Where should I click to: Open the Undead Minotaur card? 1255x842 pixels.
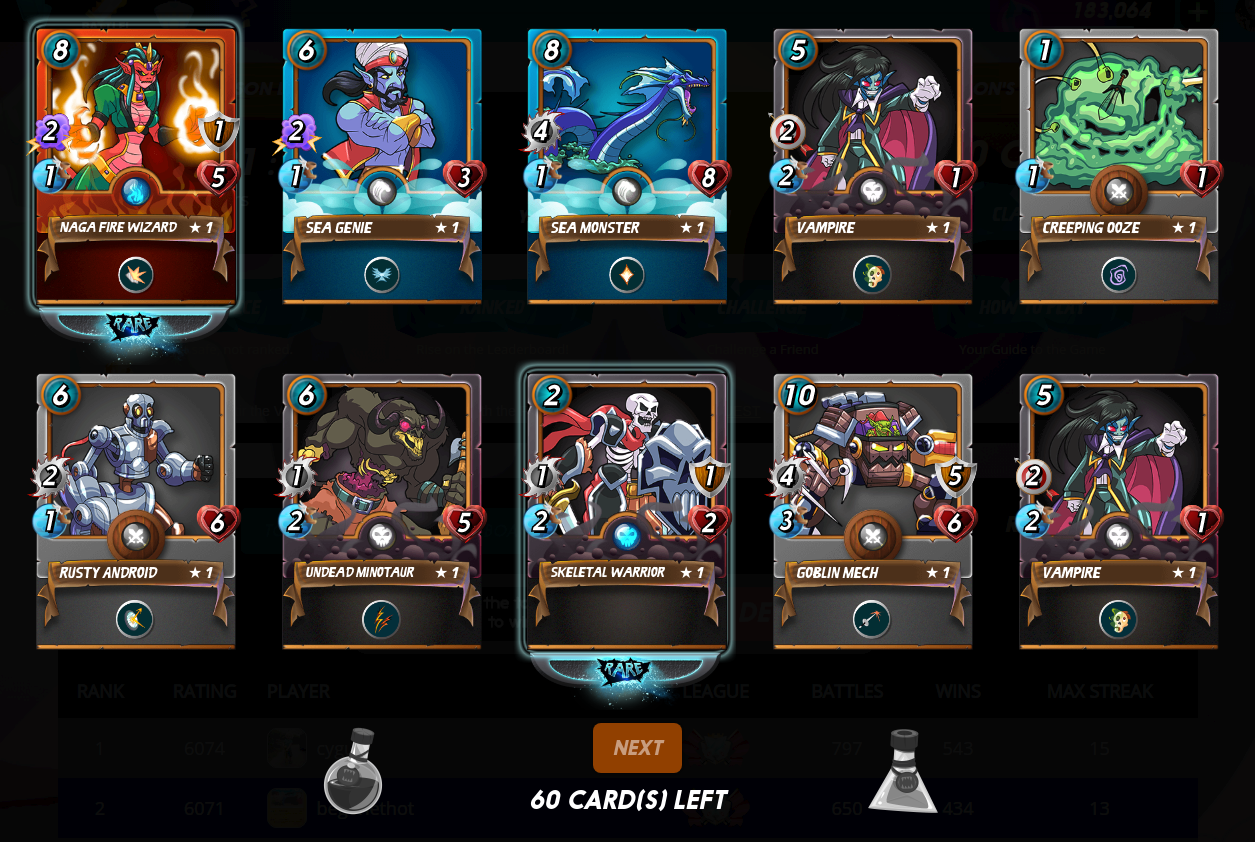pyautogui.click(x=382, y=510)
